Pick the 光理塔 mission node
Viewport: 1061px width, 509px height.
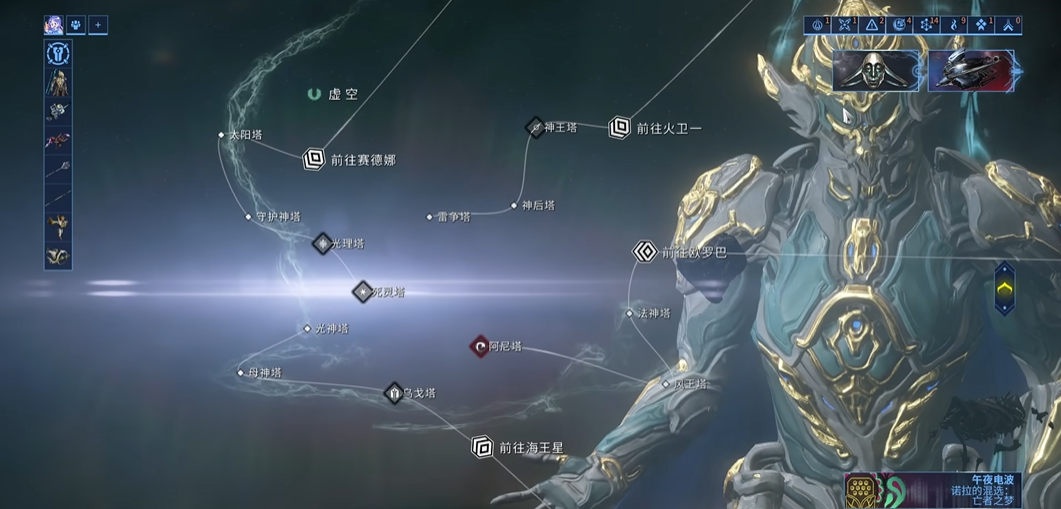pos(322,243)
